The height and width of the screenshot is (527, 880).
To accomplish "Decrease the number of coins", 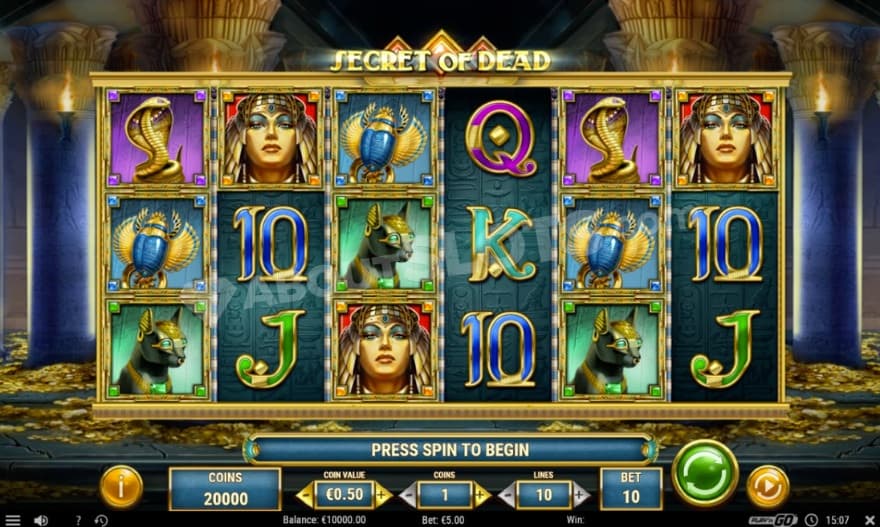I will pyautogui.click(x=407, y=494).
